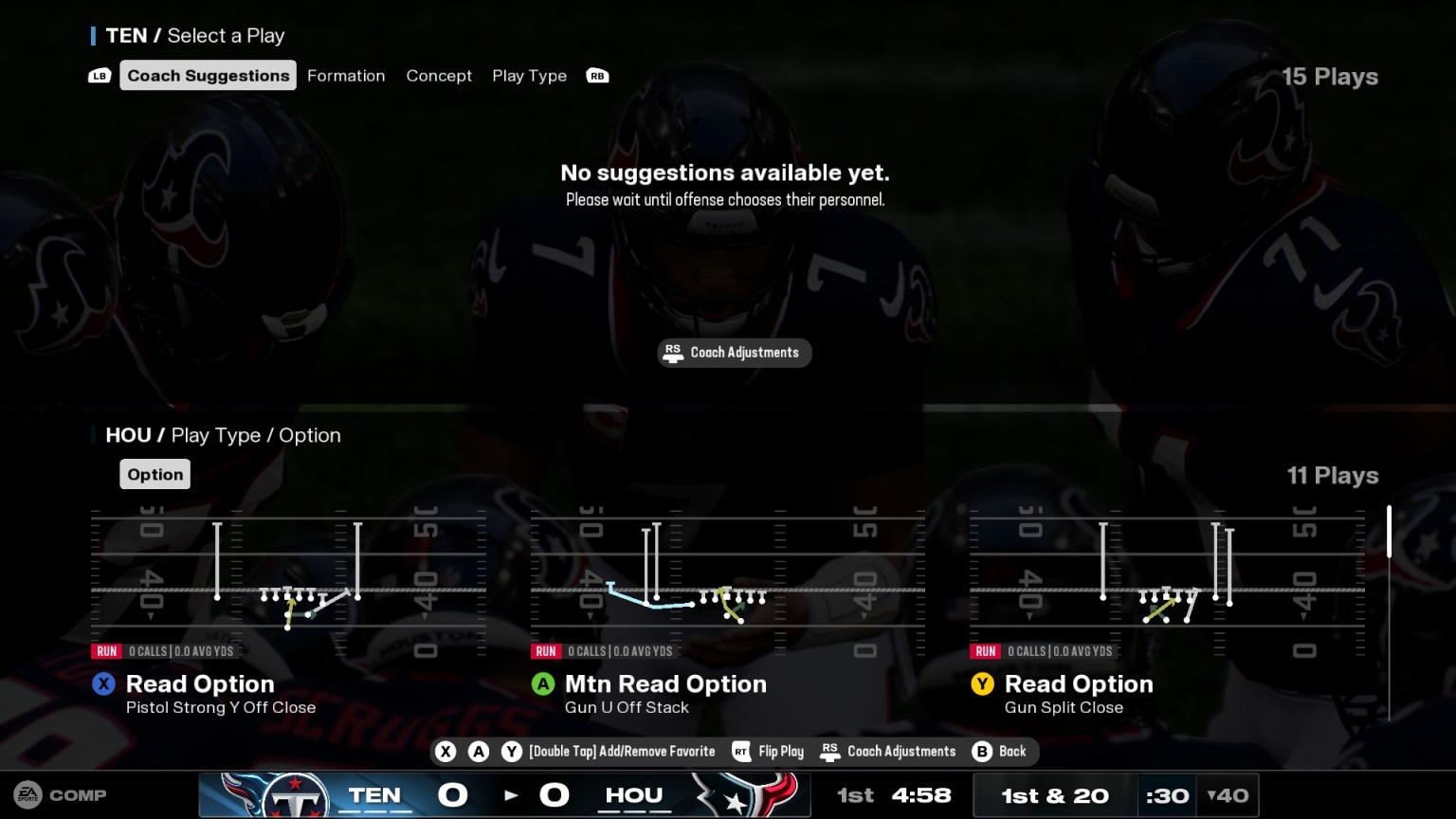This screenshot has width=1456, height=819.
Task: Select the Play Type tab
Action: point(529,75)
